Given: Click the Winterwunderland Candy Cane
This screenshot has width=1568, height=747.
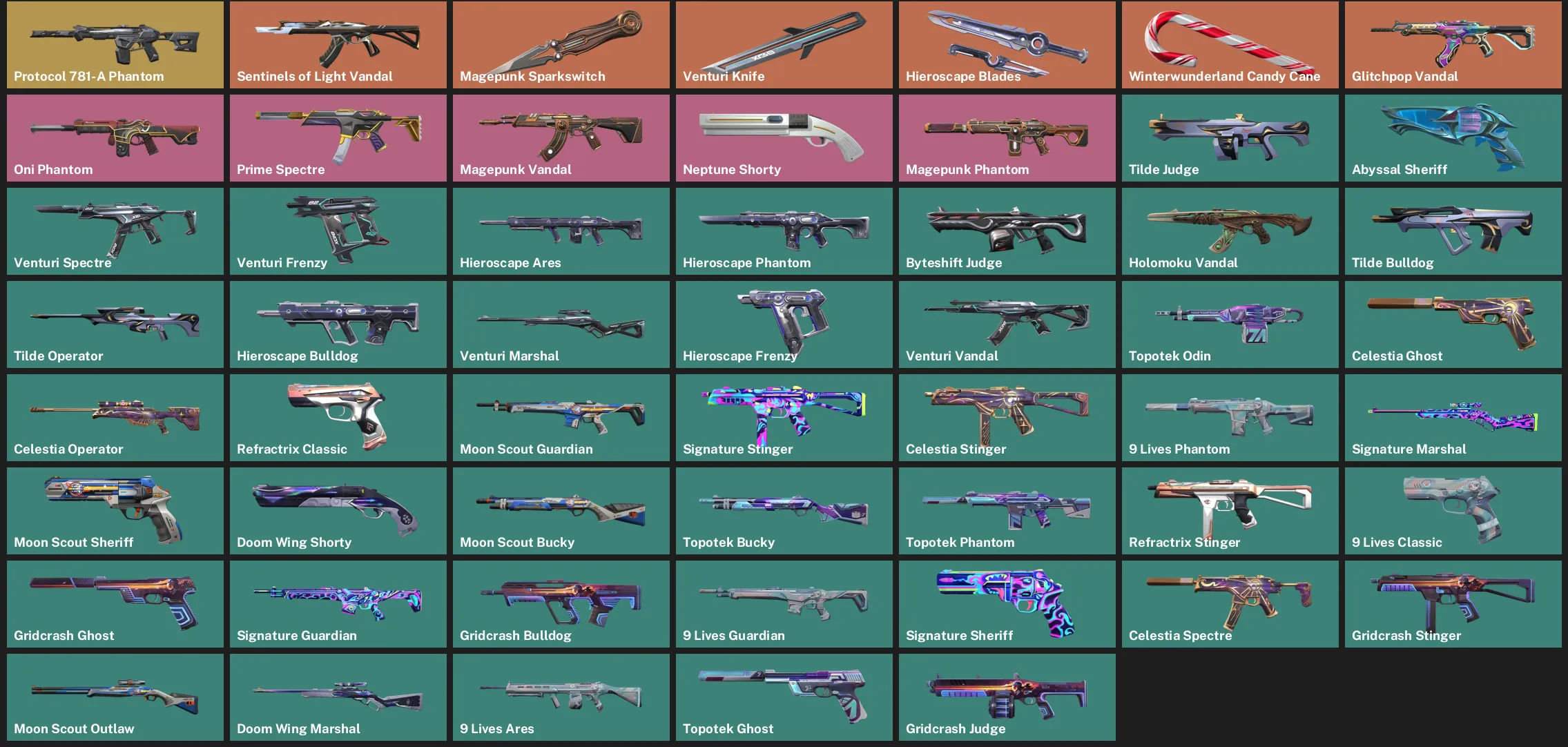Looking at the screenshot, I should point(1230,44).
